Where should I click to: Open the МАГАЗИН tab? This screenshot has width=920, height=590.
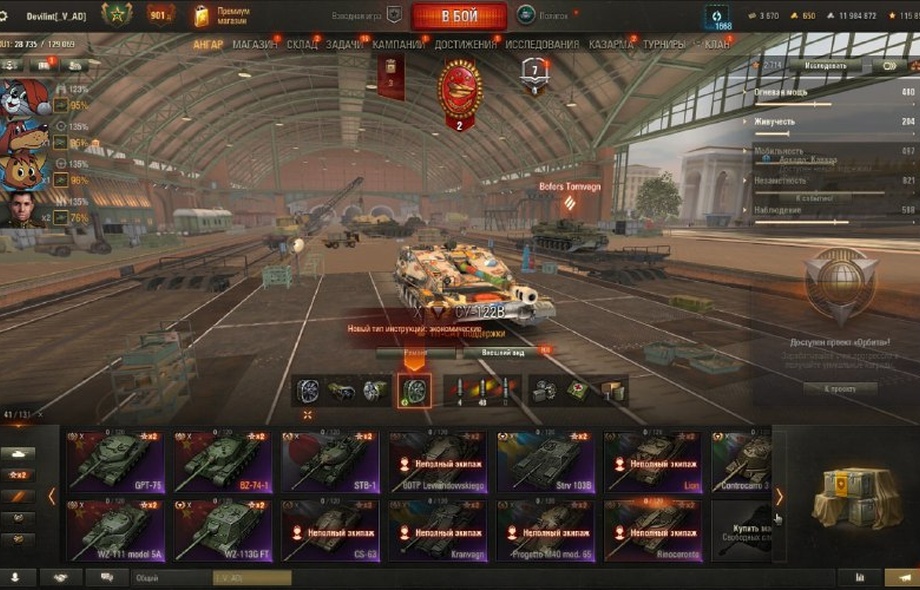(255, 45)
